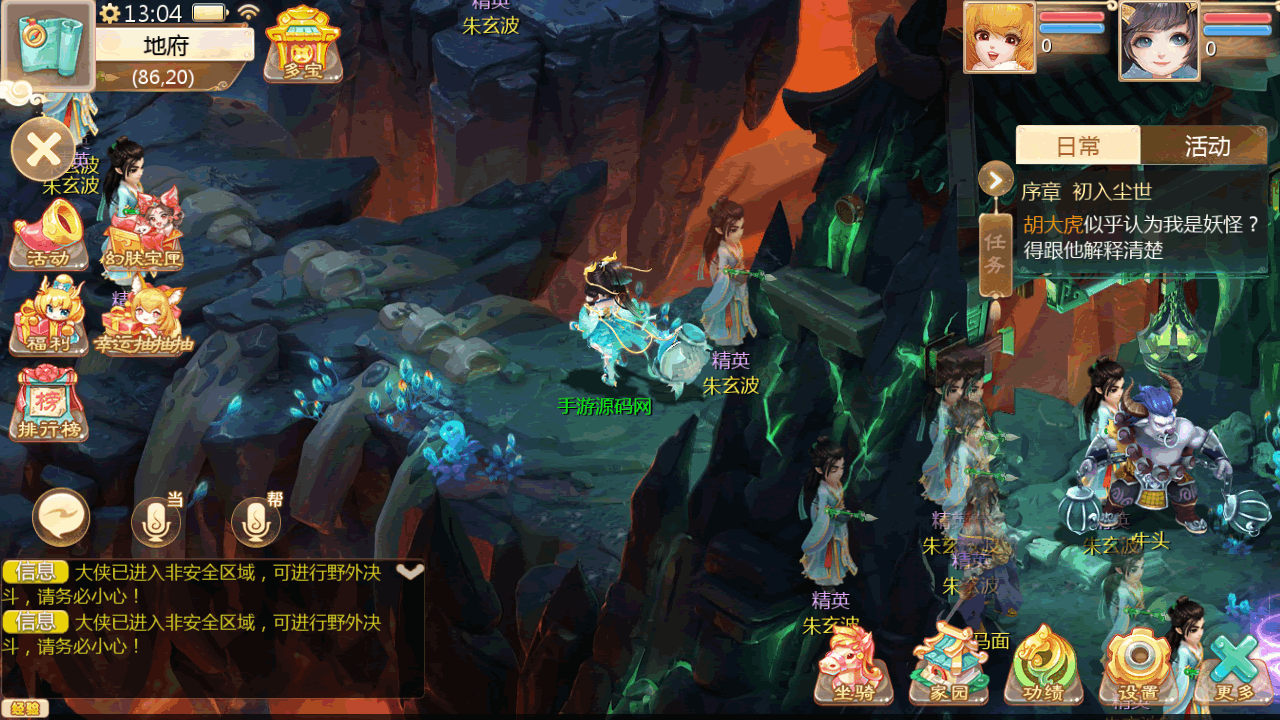Show the 排行榜 leaderboard
The image size is (1280, 720).
pos(50,405)
